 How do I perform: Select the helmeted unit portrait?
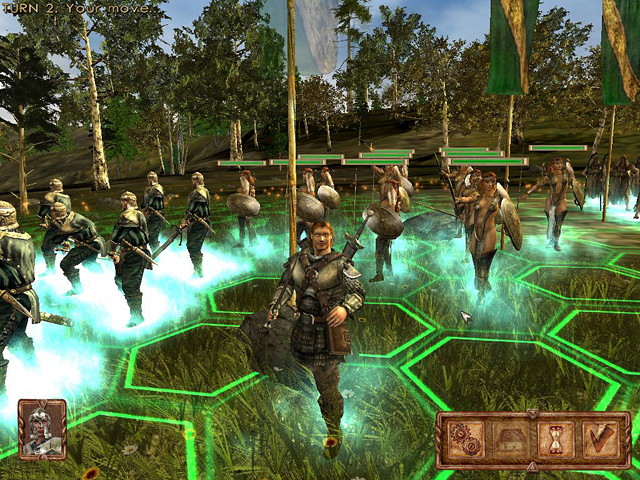pyautogui.click(x=42, y=429)
